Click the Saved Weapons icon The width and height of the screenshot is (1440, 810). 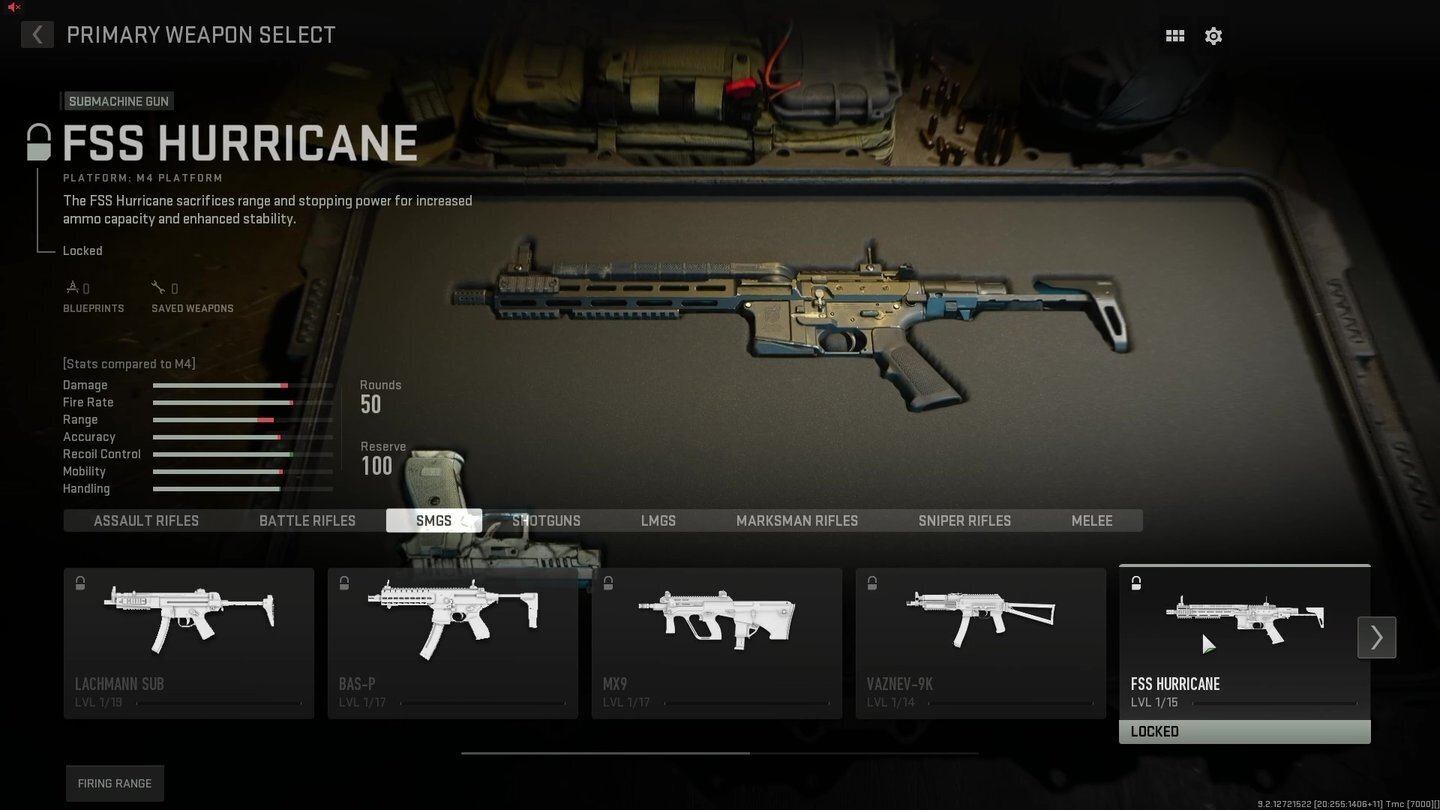[158, 286]
